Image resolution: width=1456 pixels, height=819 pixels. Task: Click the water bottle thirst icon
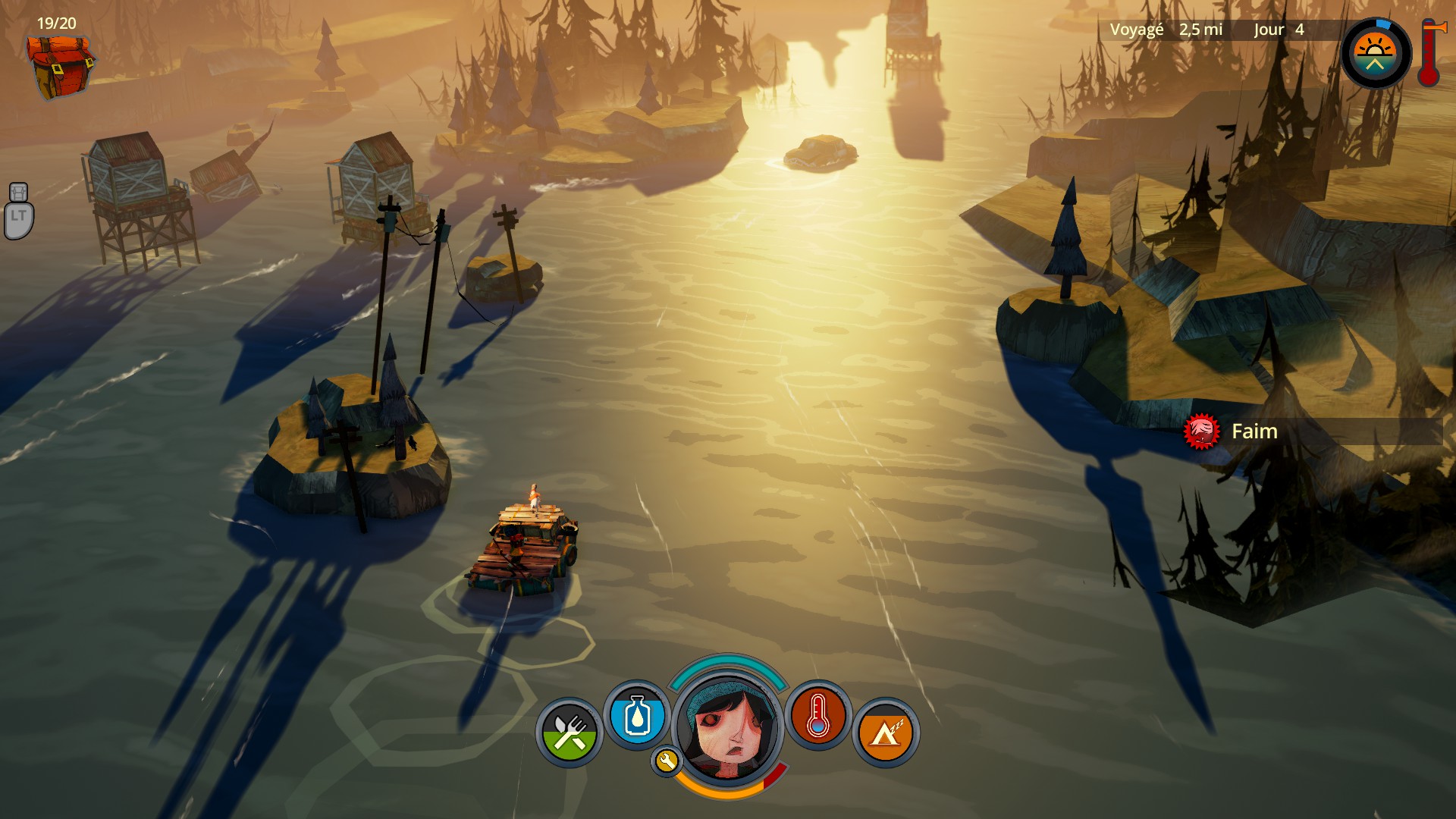pyautogui.click(x=637, y=716)
